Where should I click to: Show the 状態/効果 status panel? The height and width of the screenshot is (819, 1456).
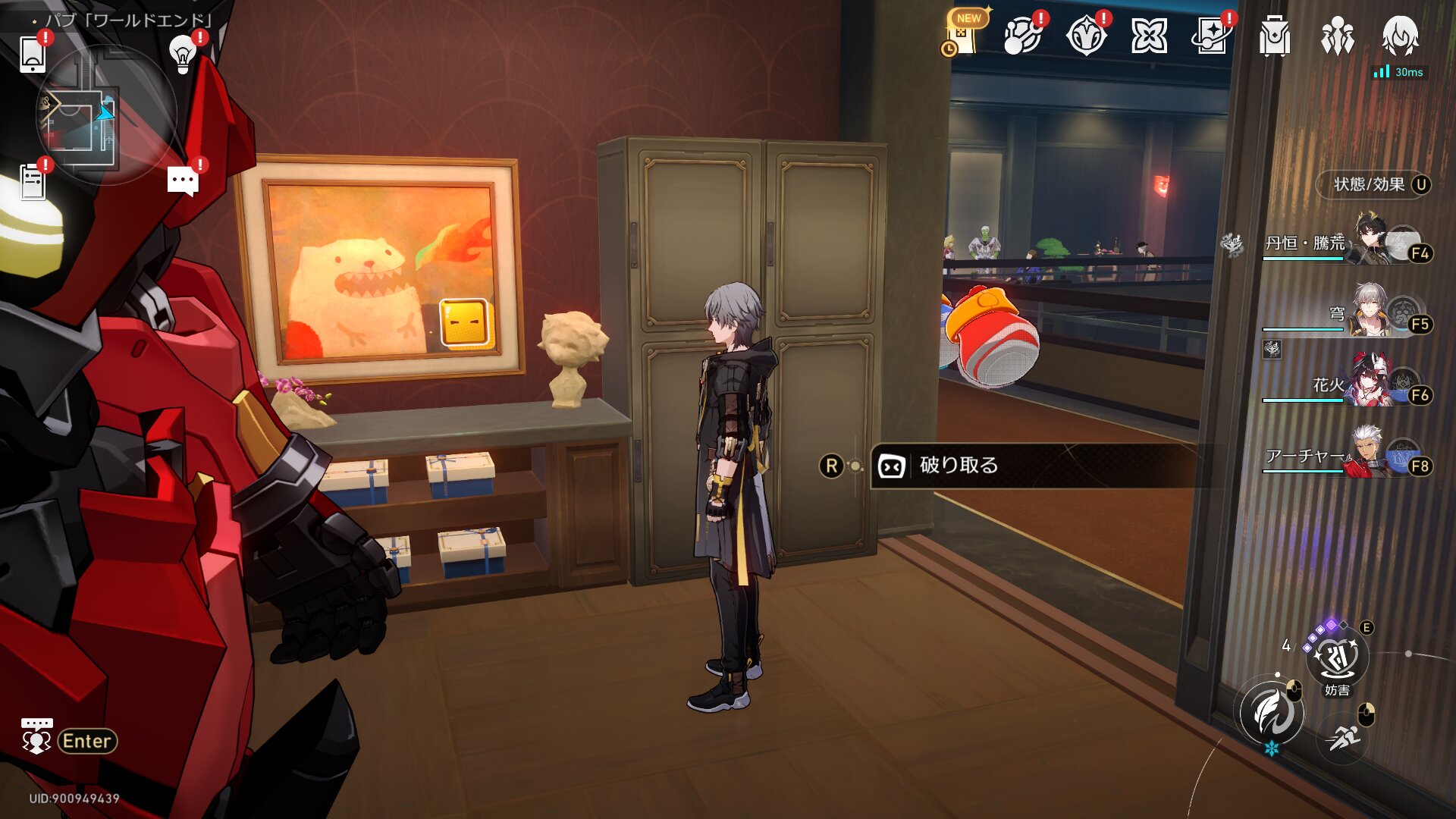click(1373, 184)
